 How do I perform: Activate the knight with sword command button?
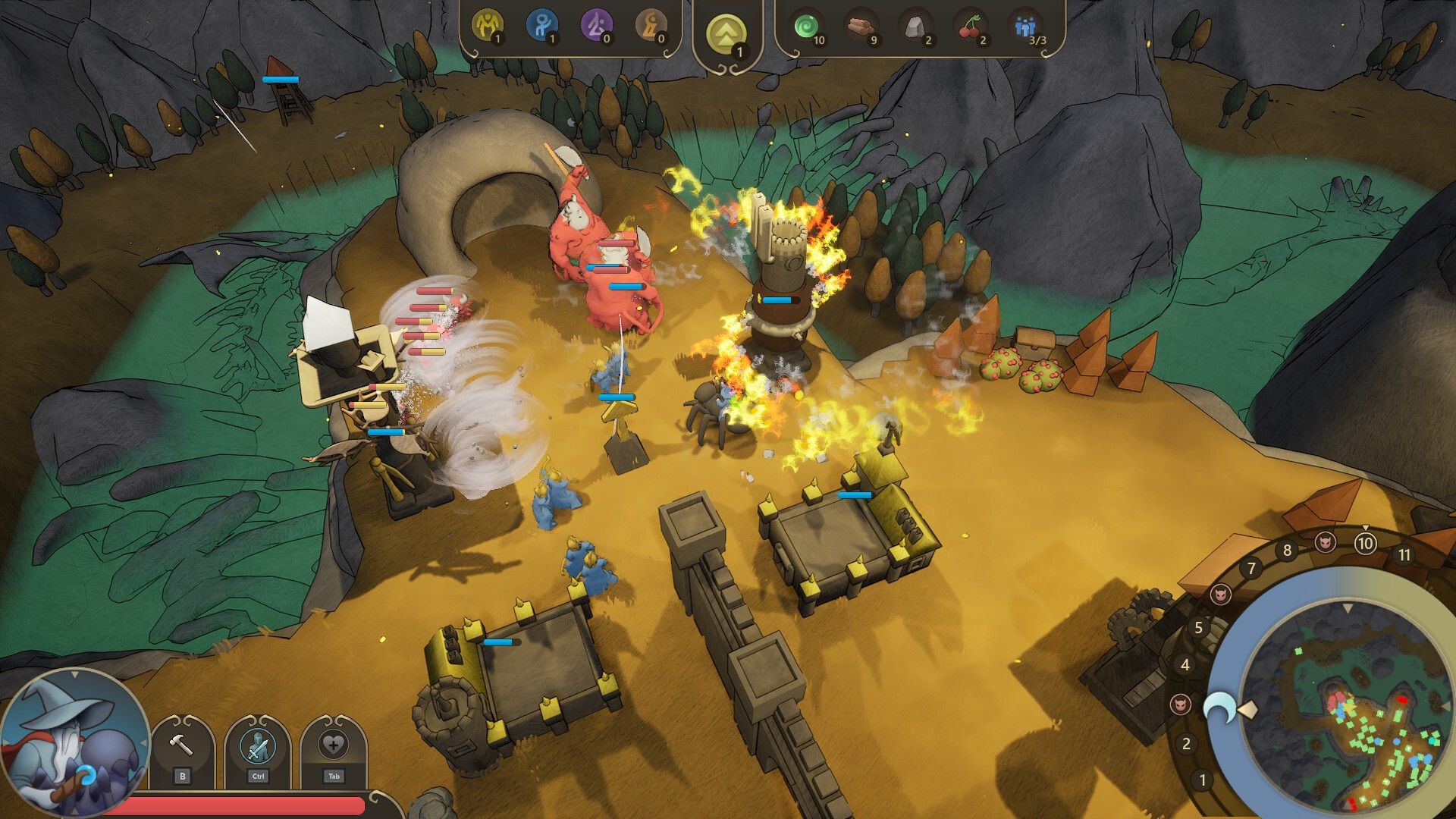click(x=257, y=746)
